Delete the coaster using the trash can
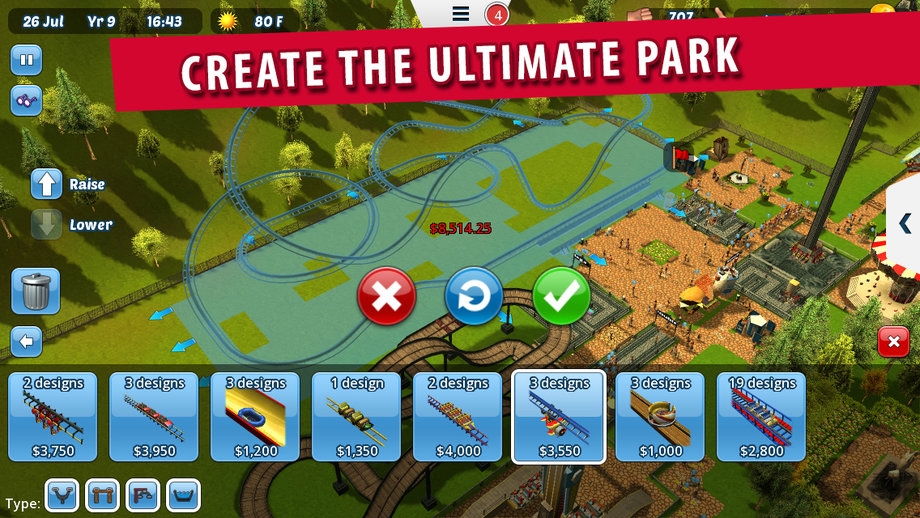 click(35, 291)
